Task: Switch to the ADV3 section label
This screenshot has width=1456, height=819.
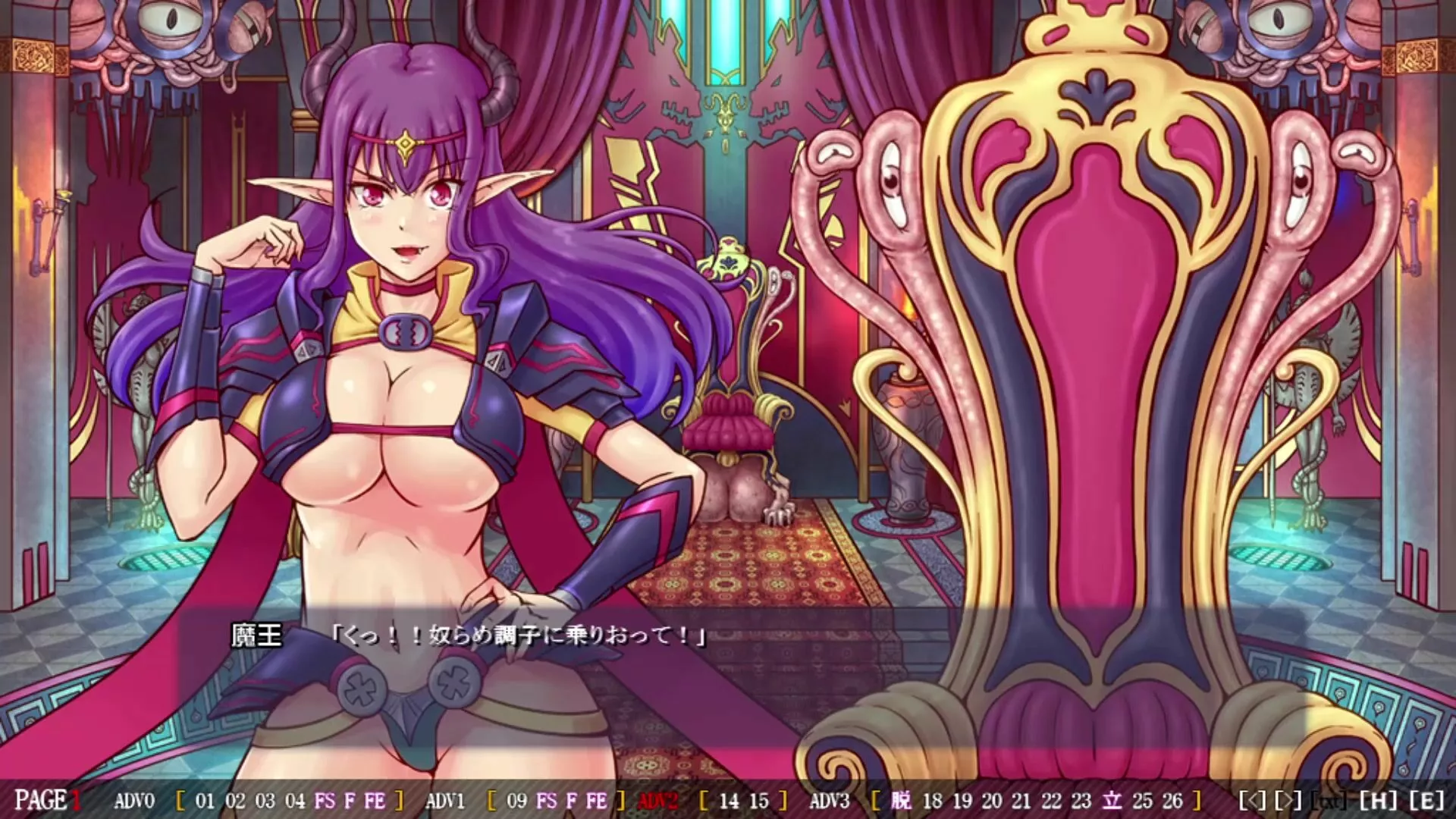Action: coord(830,800)
